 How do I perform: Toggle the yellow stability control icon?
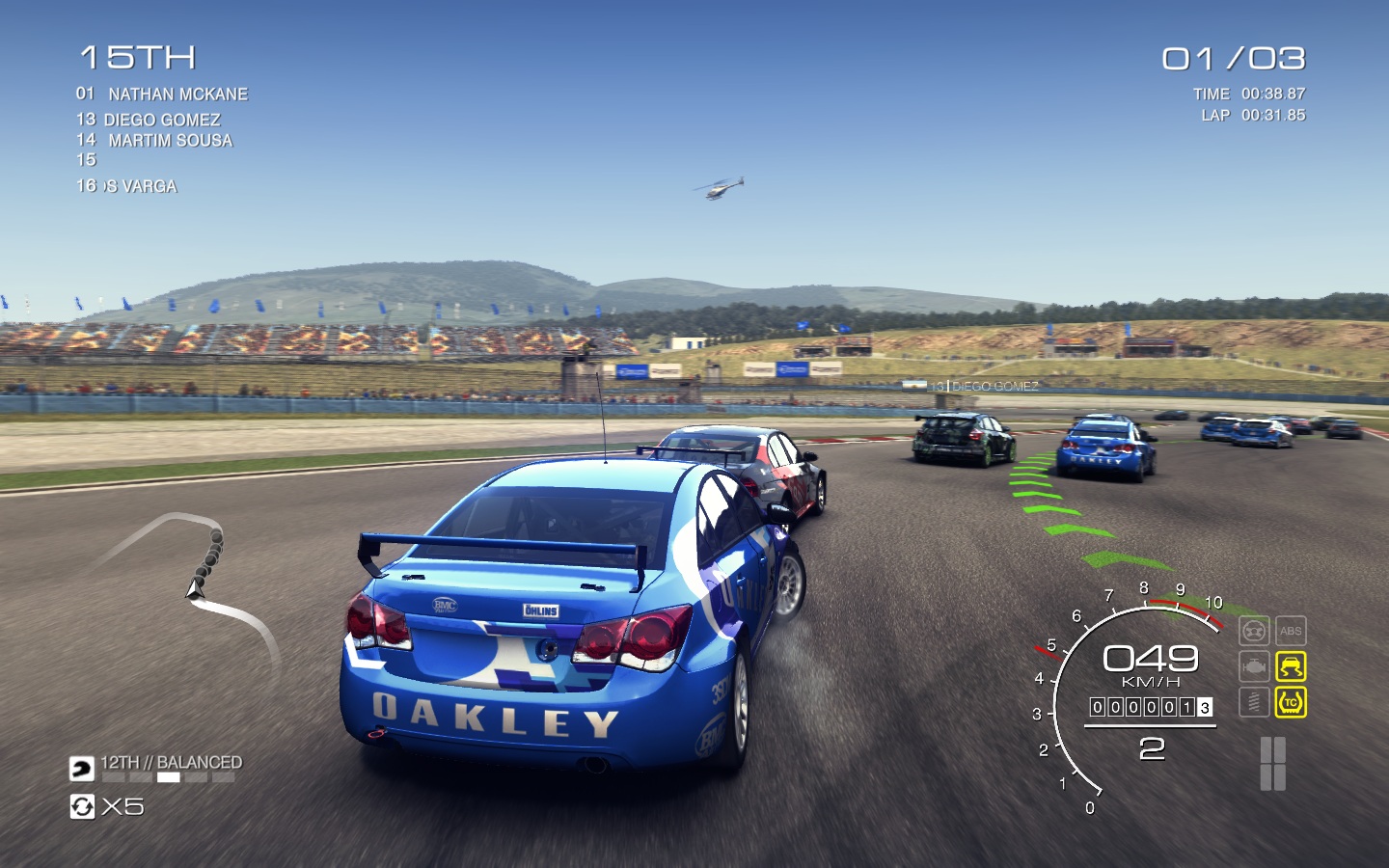[x=1291, y=666]
